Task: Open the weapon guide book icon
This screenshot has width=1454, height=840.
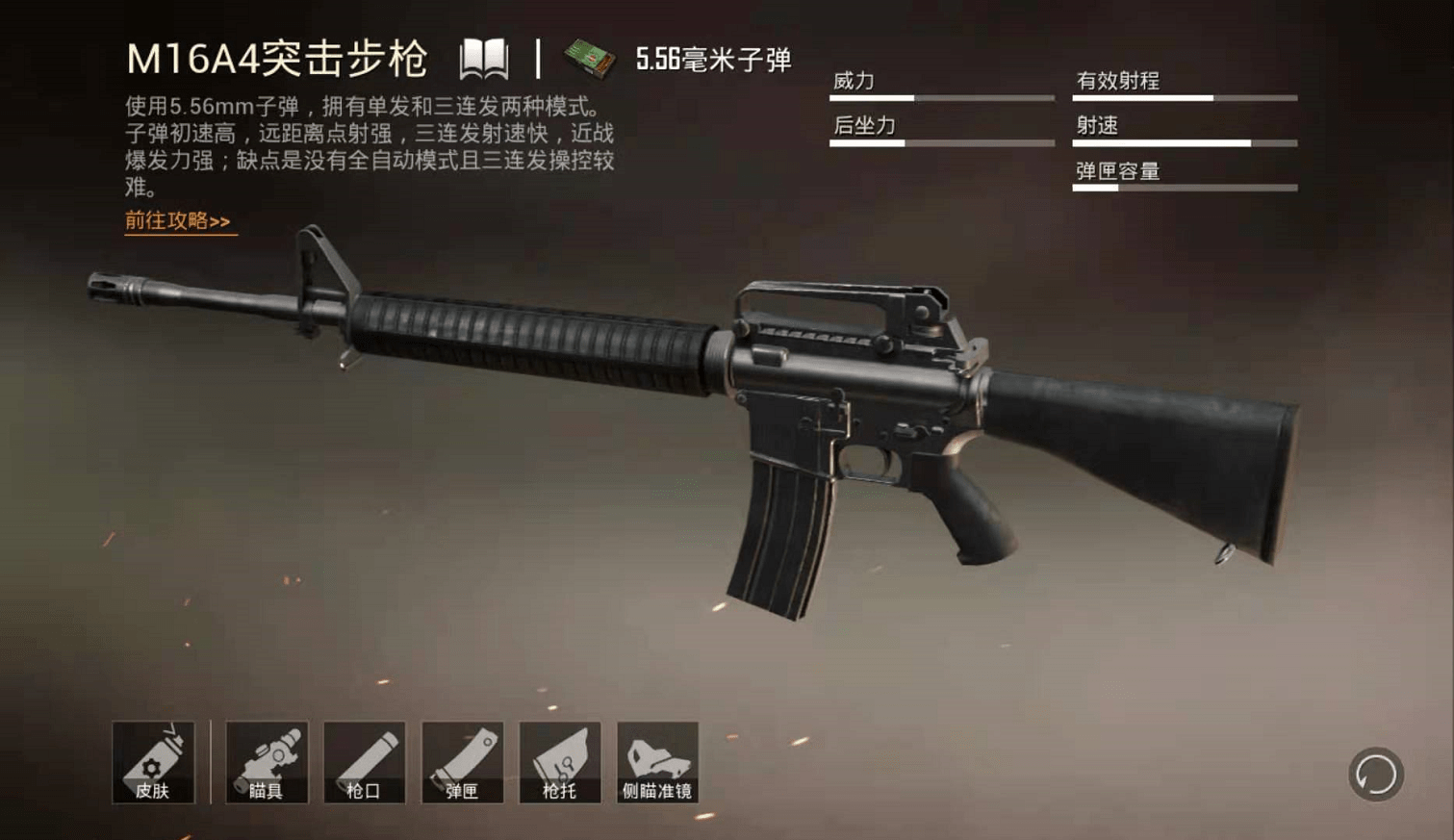Action: pyautogui.click(x=483, y=60)
